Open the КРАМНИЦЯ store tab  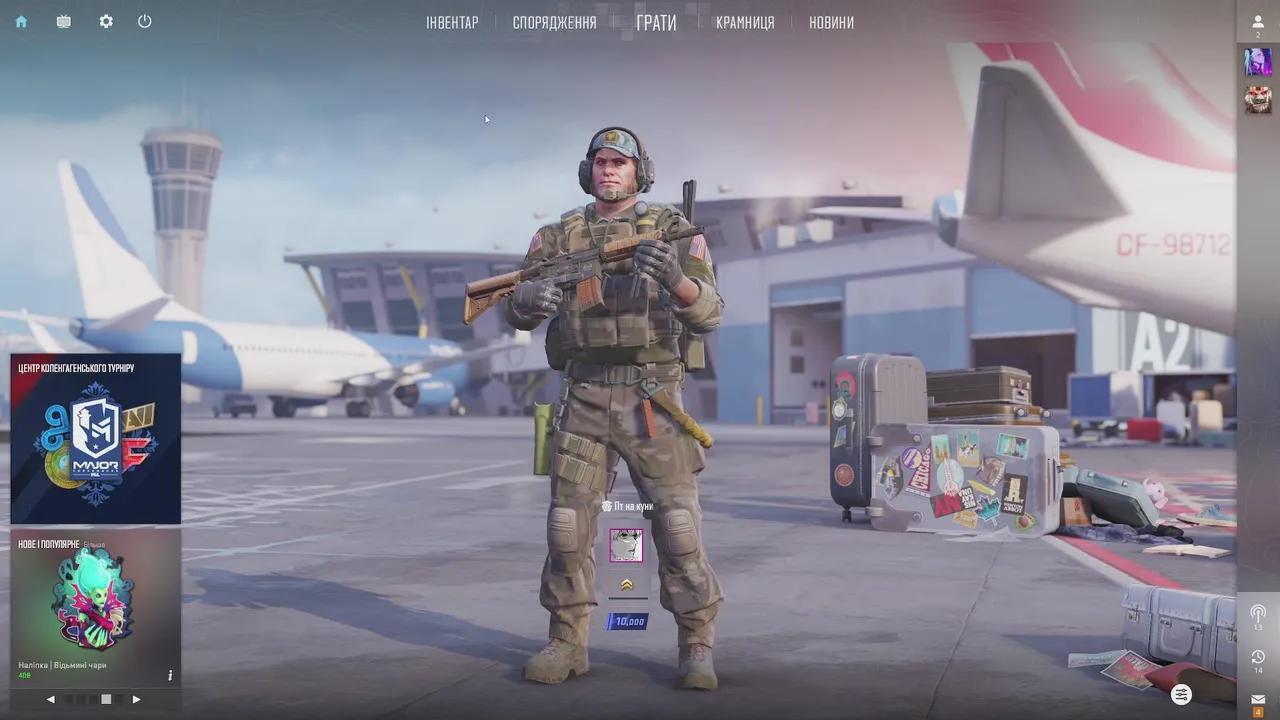743,21
